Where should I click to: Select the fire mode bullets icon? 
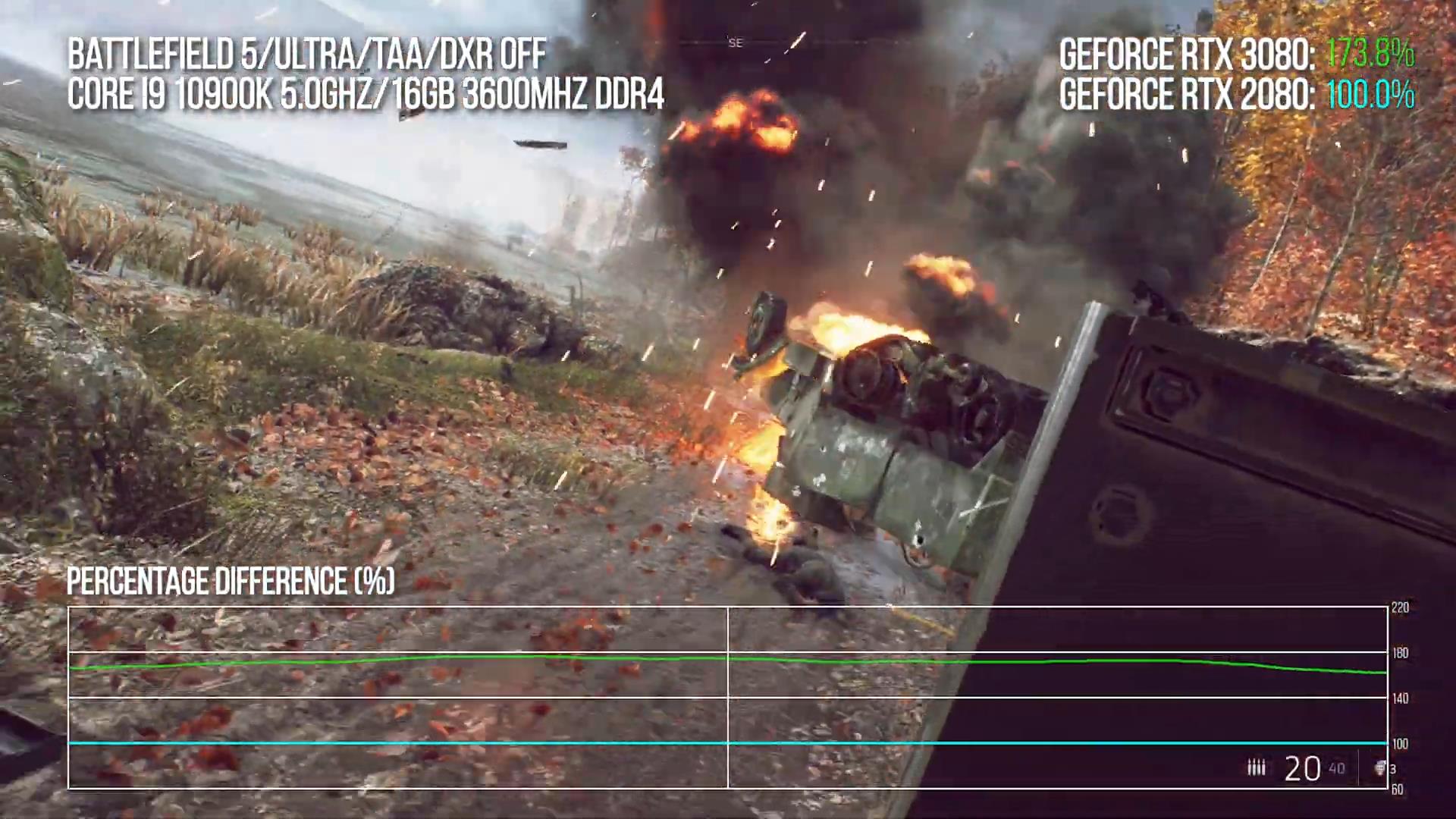[x=1257, y=768]
